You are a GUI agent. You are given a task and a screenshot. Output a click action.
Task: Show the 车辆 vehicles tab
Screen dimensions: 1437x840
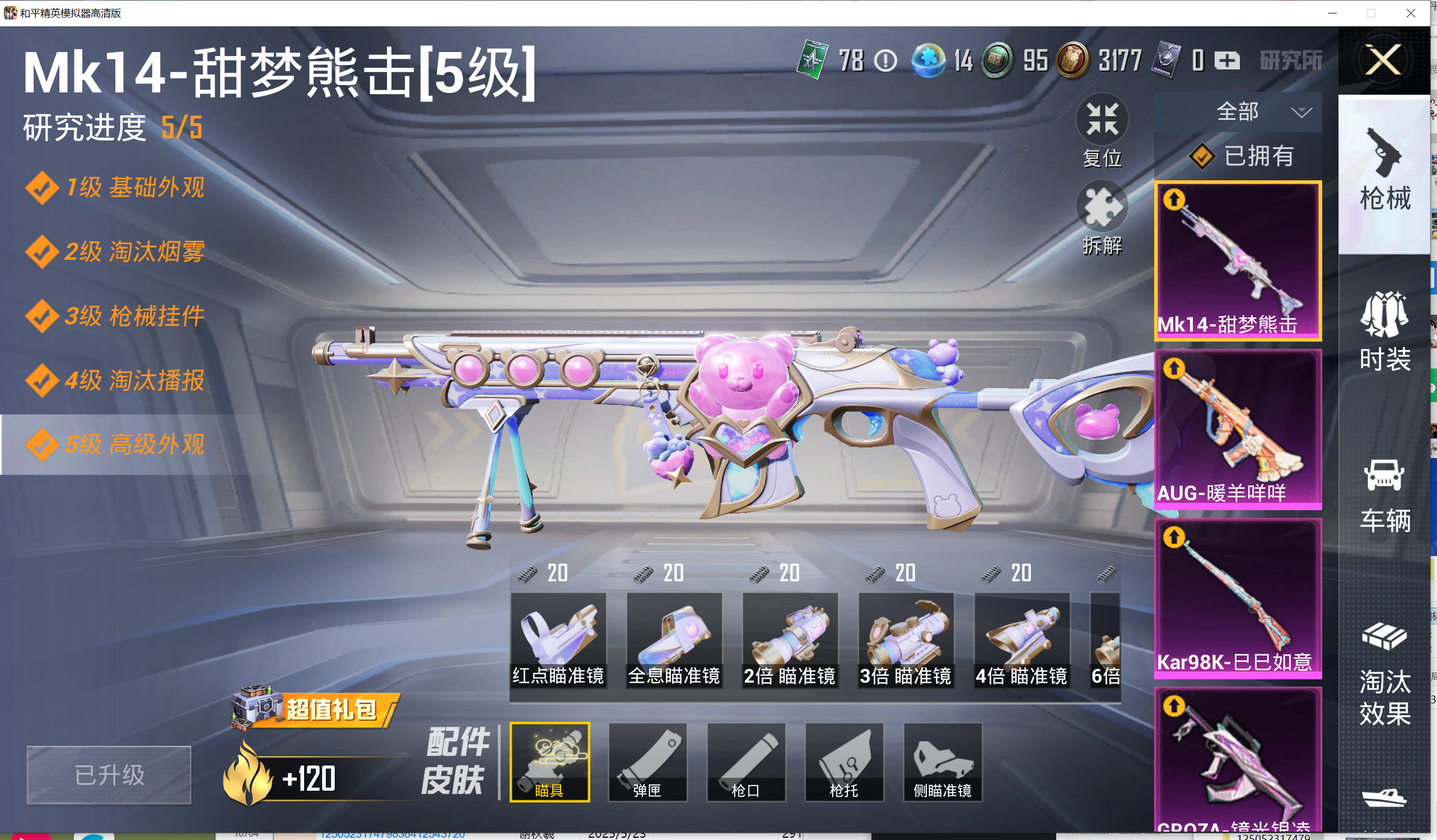click(1385, 494)
